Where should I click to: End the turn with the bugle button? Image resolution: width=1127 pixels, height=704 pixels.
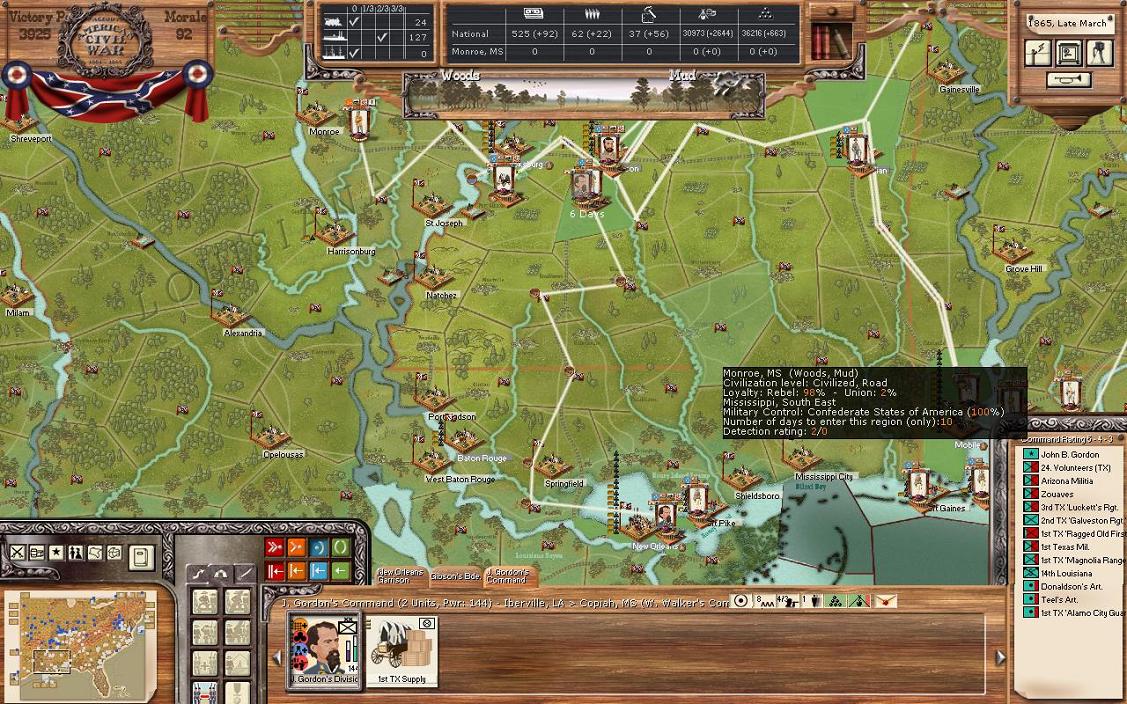[x=1069, y=80]
